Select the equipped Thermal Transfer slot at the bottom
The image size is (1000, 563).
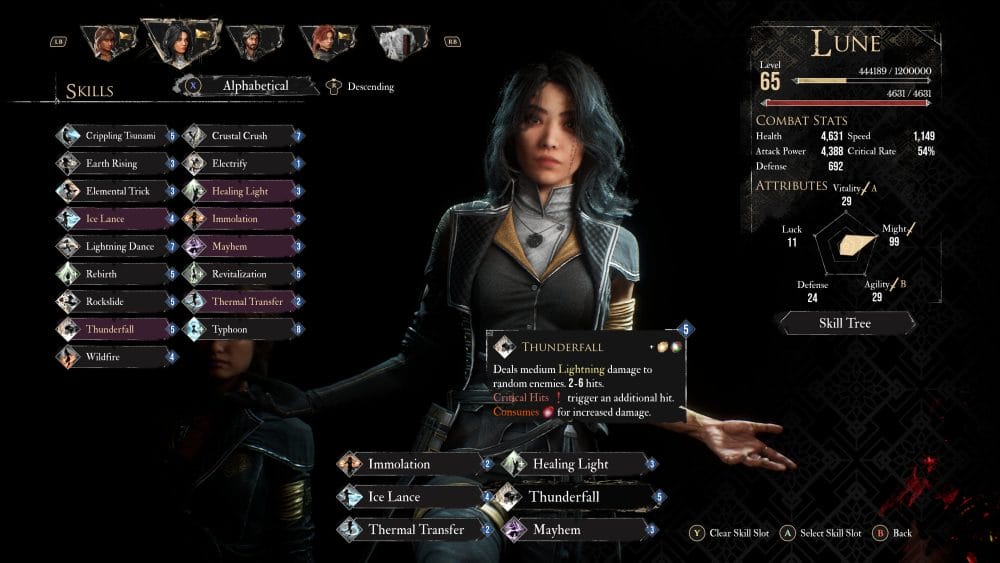(x=415, y=530)
